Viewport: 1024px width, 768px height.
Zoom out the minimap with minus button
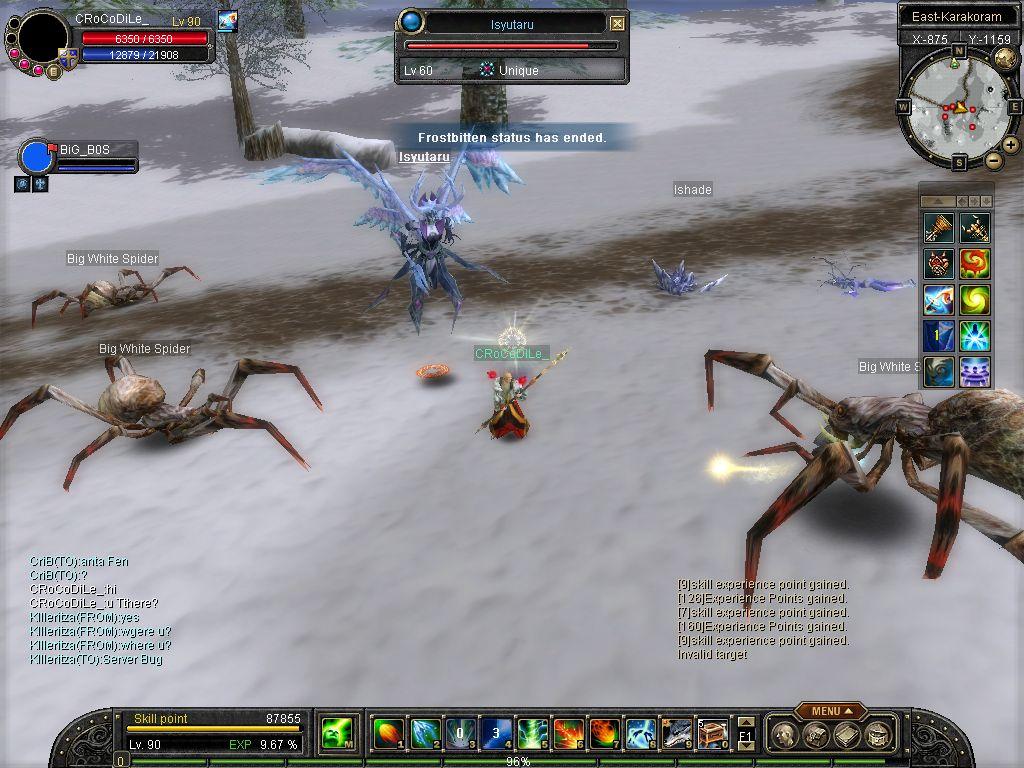pos(994,160)
